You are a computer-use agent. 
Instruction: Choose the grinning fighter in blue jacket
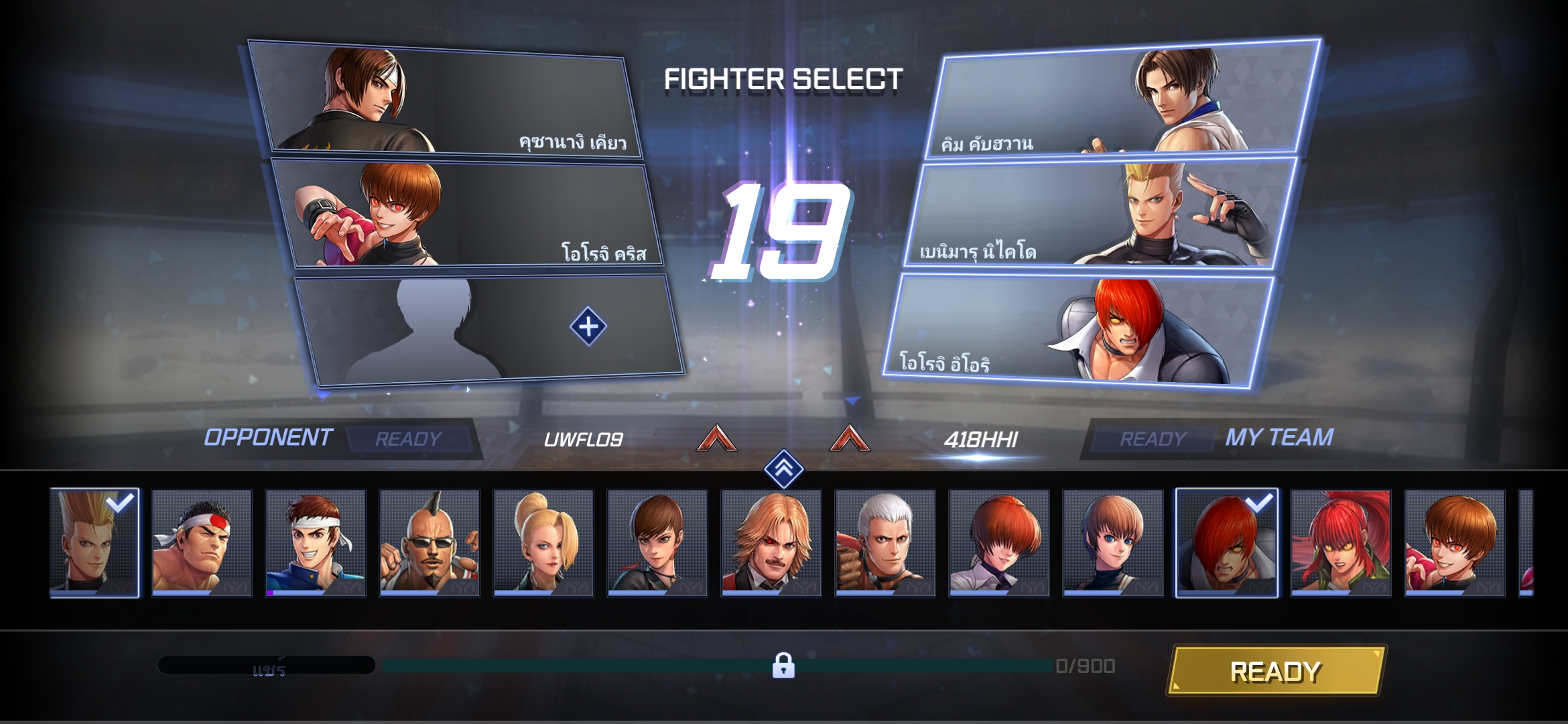[x=316, y=543]
